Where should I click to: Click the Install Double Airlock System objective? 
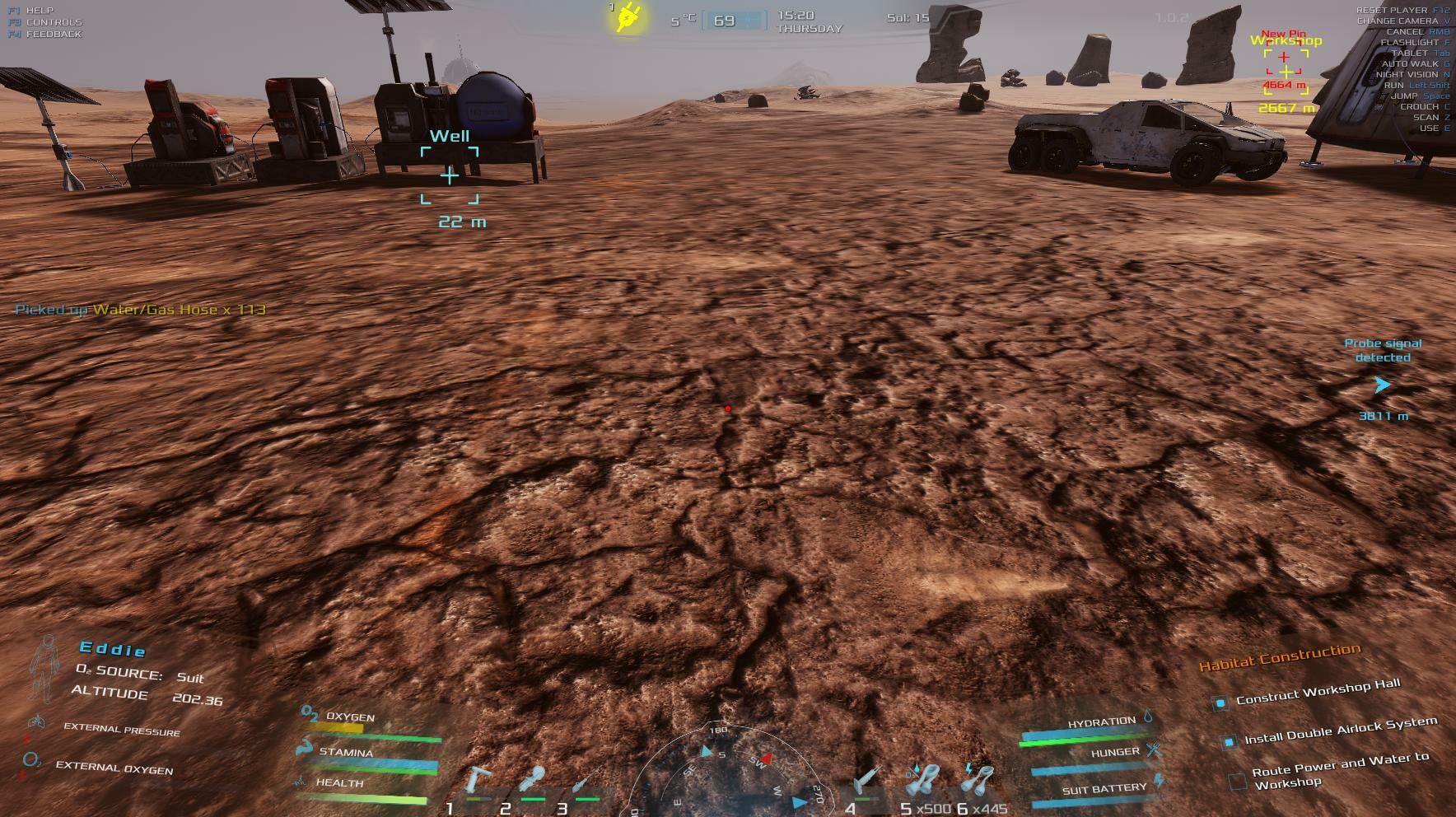[1340, 731]
